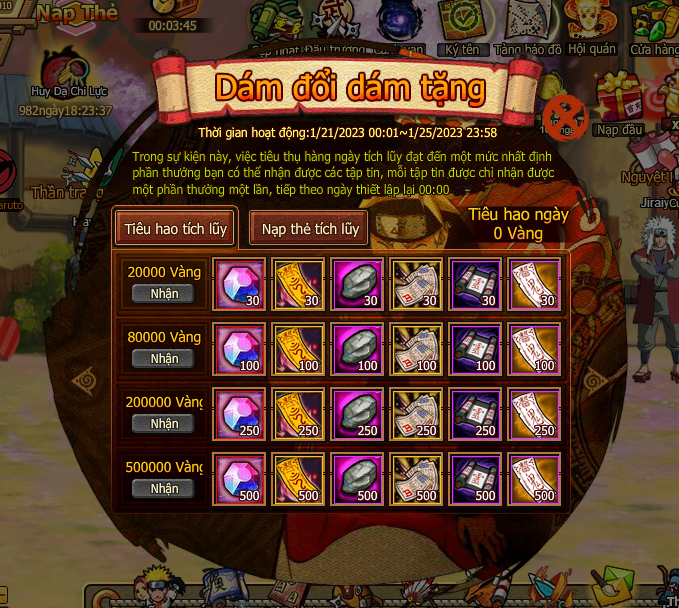Collect the 200000 Vàng tier via Nhận
This screenshot has width=679, height=608.
(x=164, y=423)
